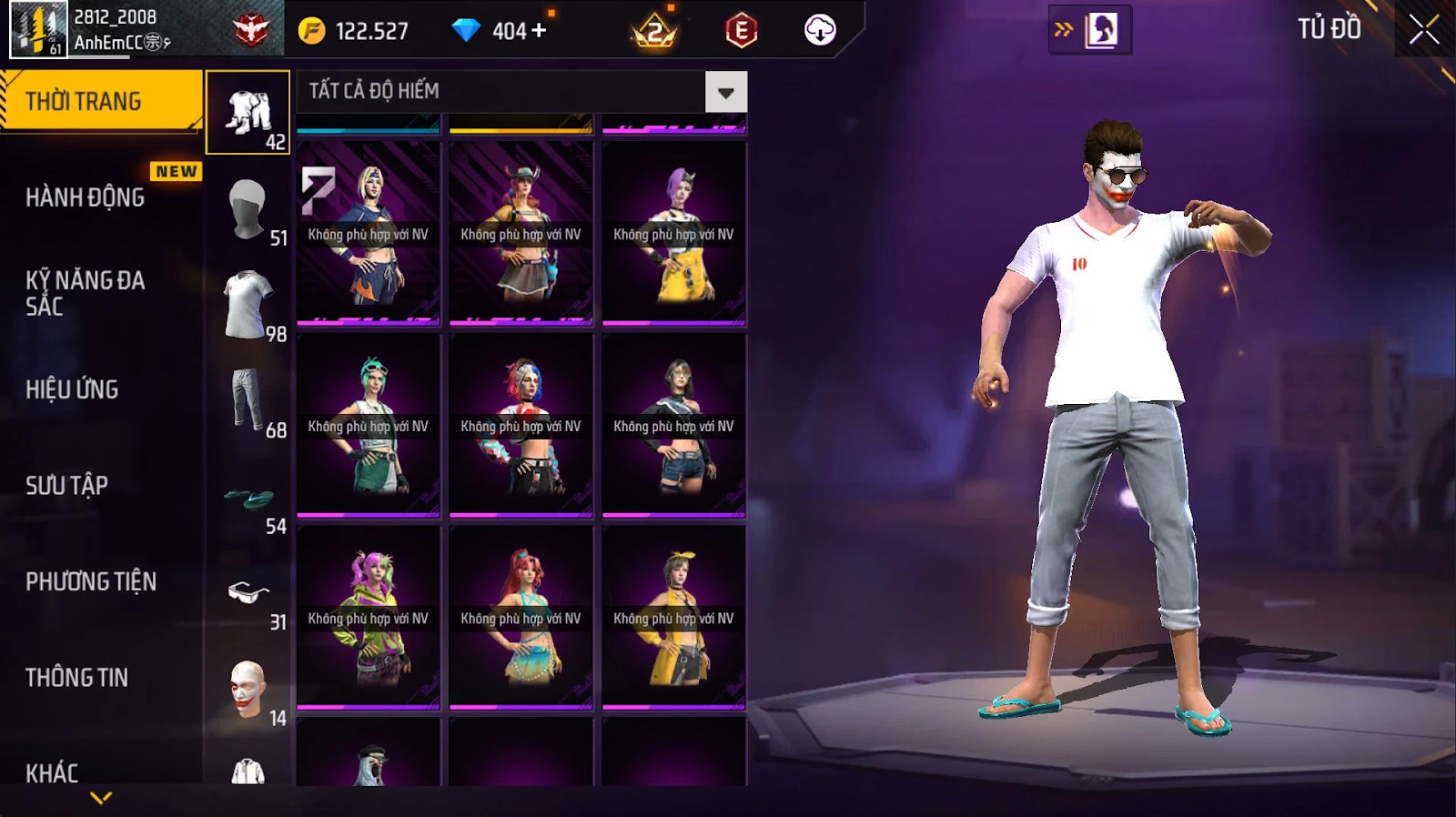Switch to Kỹ Năng Đa Sắc
The image size is (1456, 817).
[x=85, y=293]
